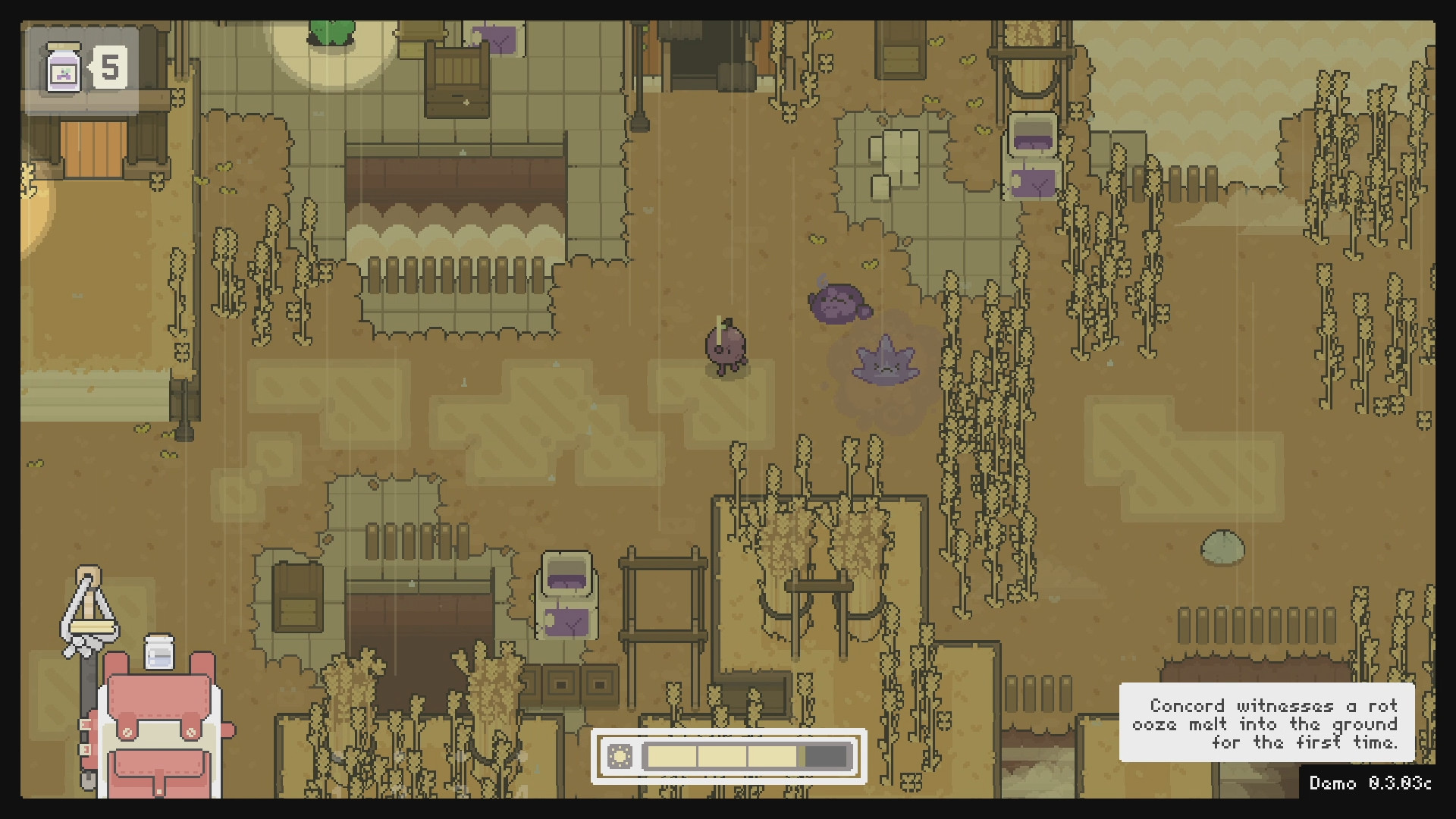Toggle the lower purple crate on the right path
Screen dimensions: 1456x819
click(1034, 182)
